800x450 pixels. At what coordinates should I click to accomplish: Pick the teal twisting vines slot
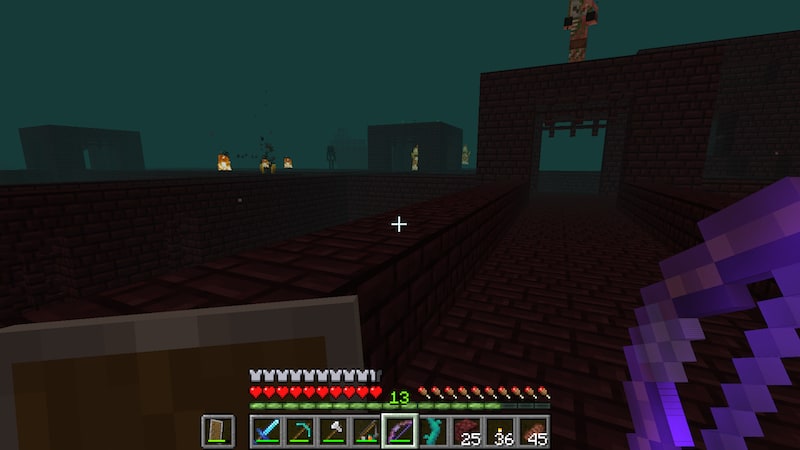tap(433, 432)
